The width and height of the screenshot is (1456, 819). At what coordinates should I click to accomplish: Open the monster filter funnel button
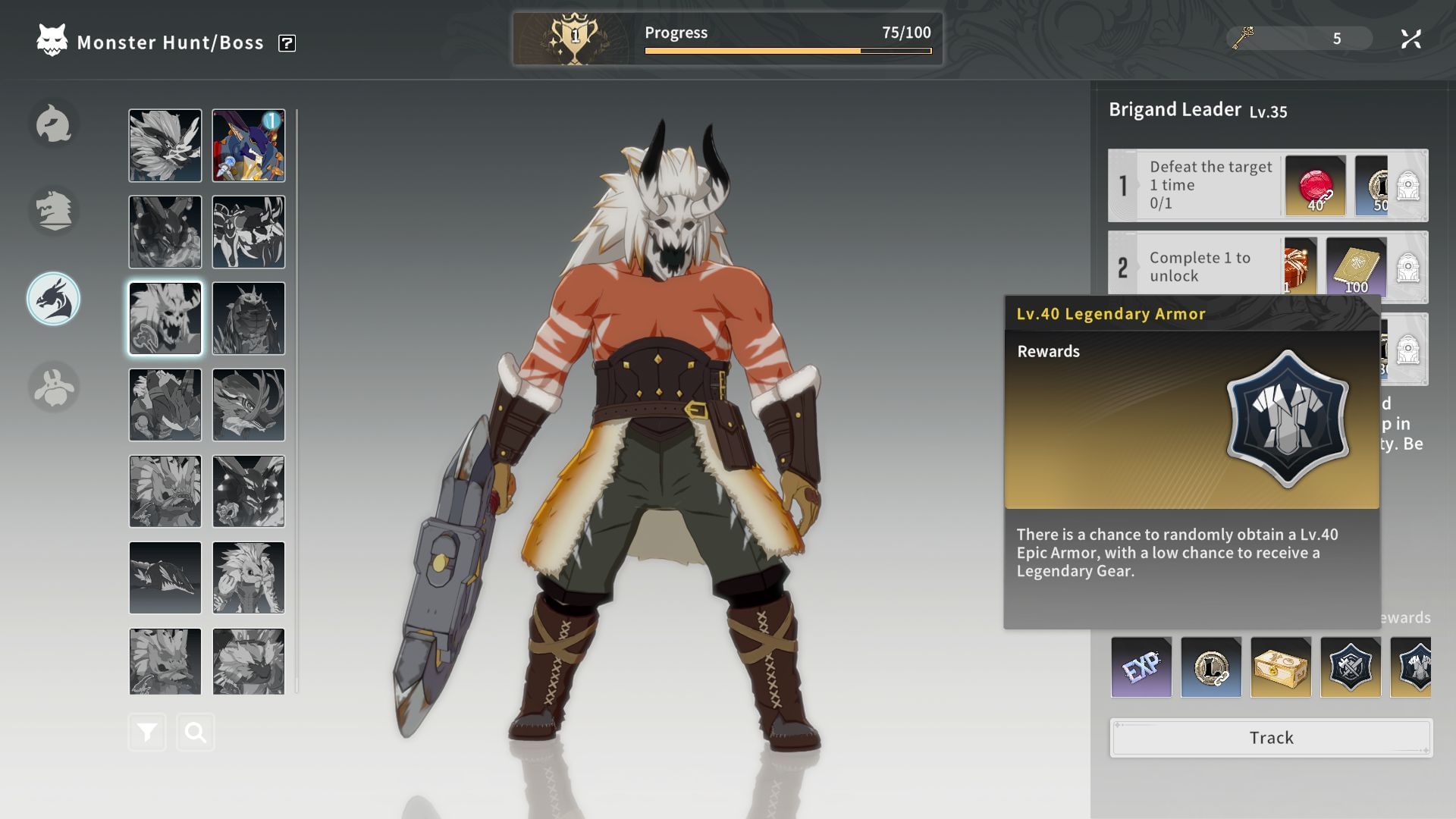pyautogui.click(x=147, y=733)
